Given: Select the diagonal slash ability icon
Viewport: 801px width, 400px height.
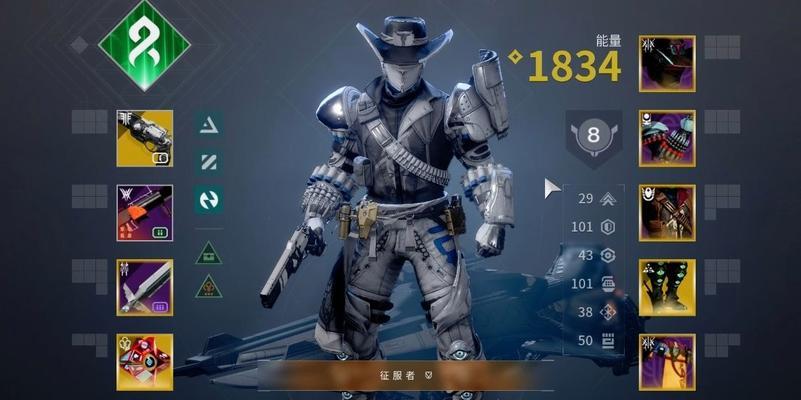Looking at the screenshot, I should pyautogui.click(x=209, y=161).
